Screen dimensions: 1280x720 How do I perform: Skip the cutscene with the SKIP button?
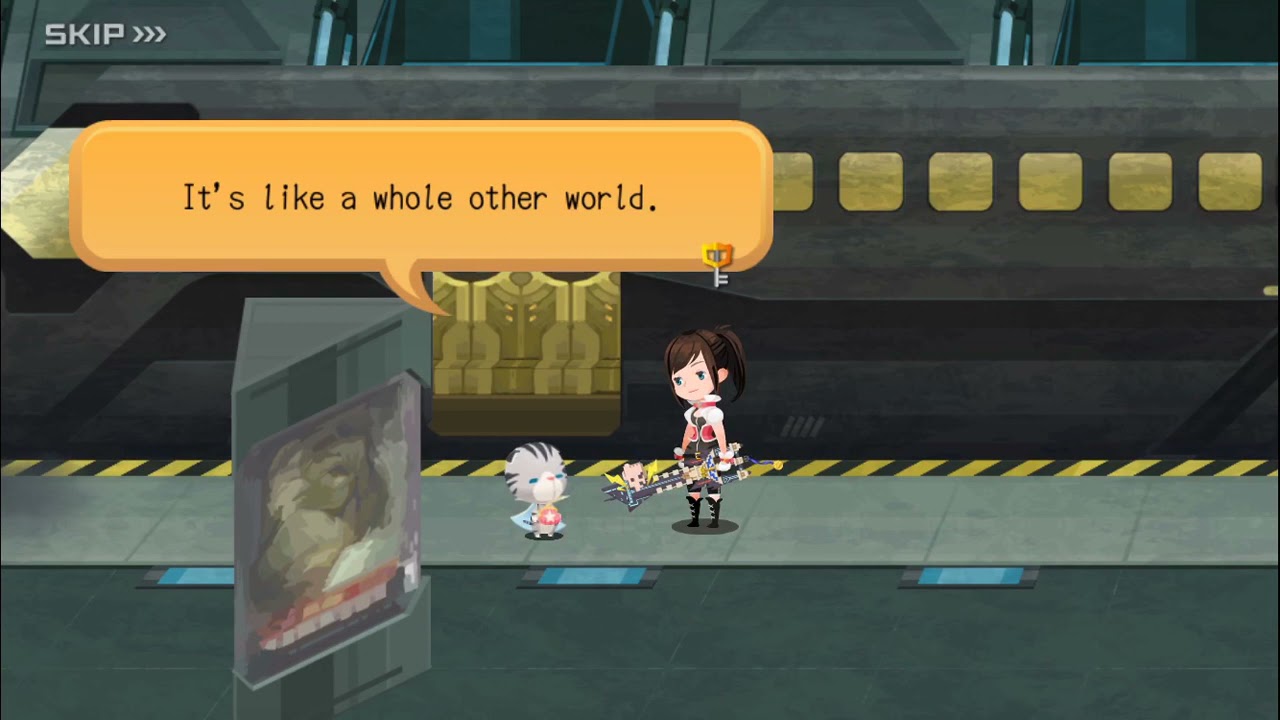point(105,35)
